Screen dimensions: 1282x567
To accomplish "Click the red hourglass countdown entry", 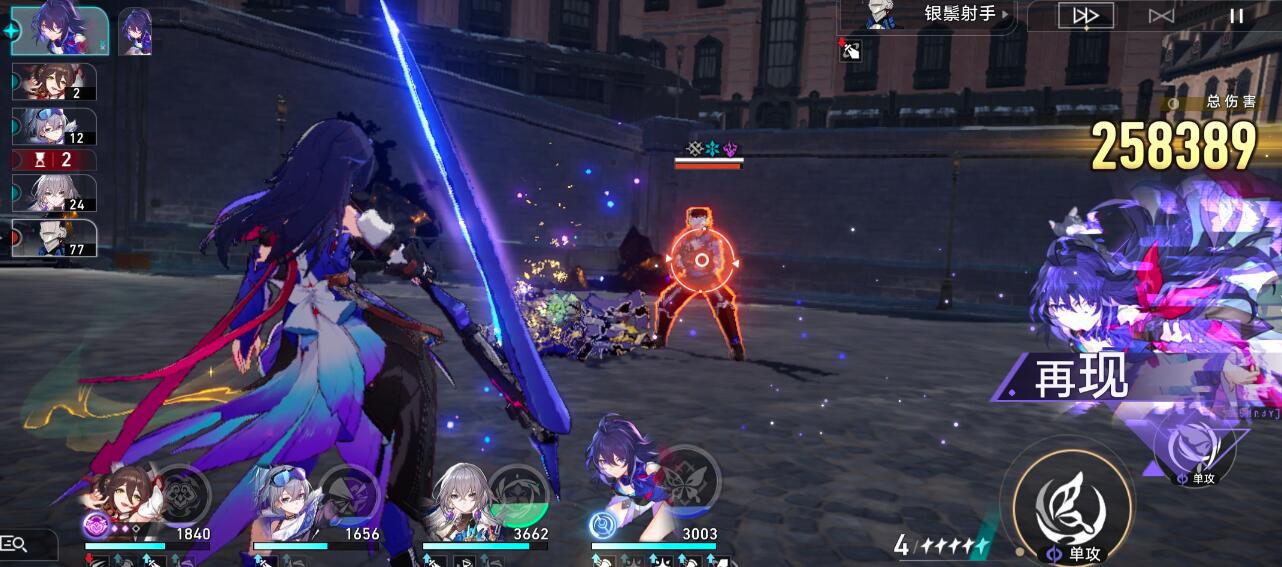I will (x=54, y=160).
